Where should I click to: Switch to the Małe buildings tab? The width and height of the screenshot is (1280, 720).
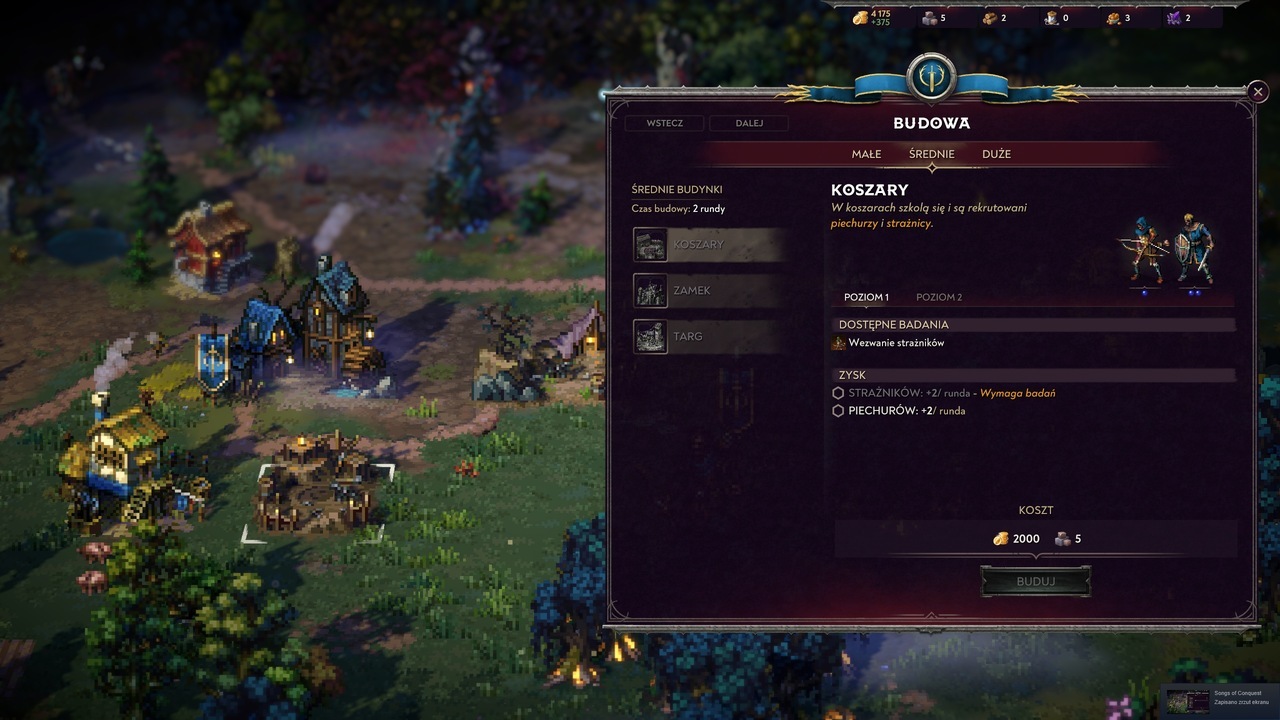tap(866, 154)
